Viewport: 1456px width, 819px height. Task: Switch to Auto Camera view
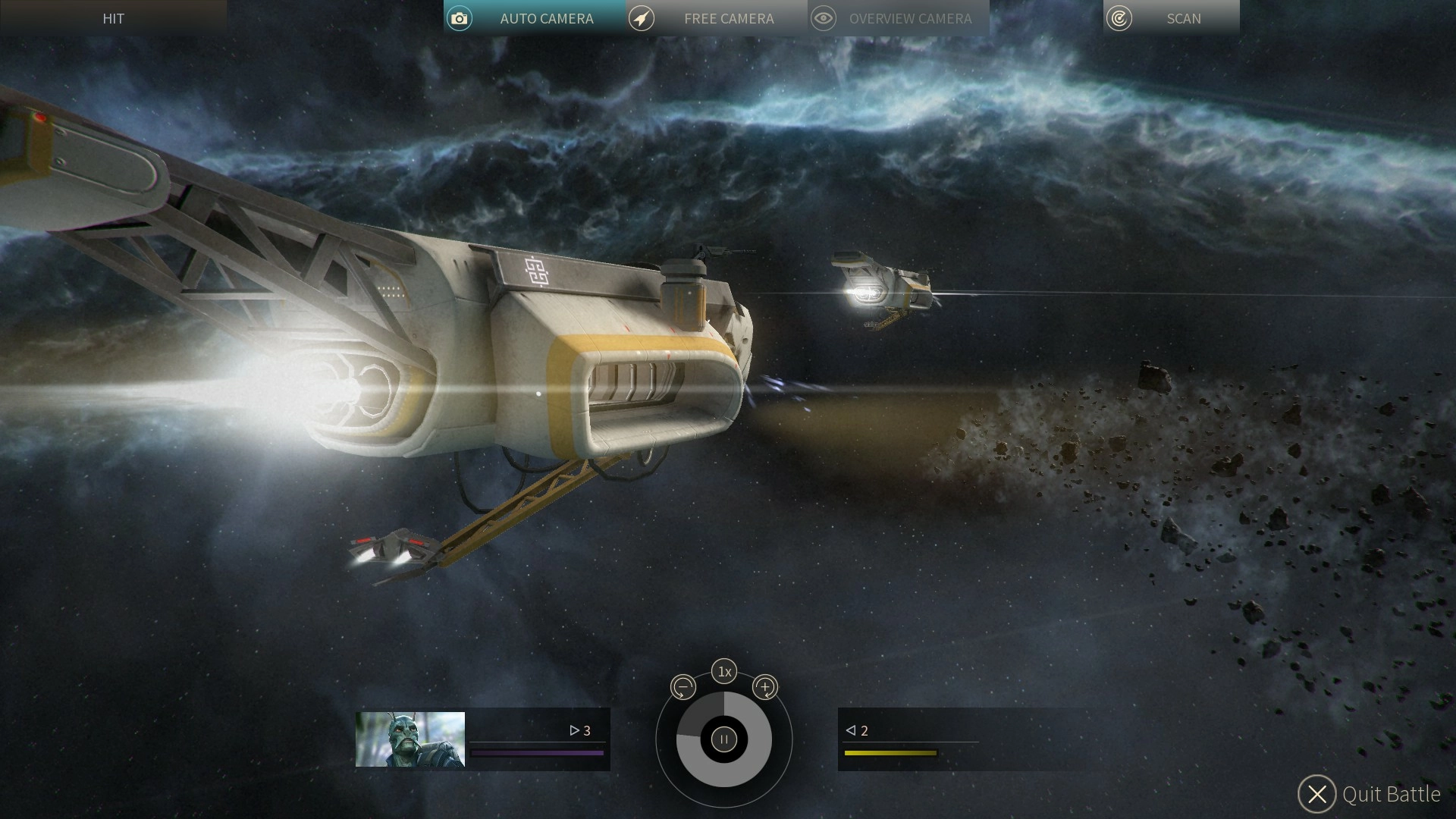pos(534,18)
